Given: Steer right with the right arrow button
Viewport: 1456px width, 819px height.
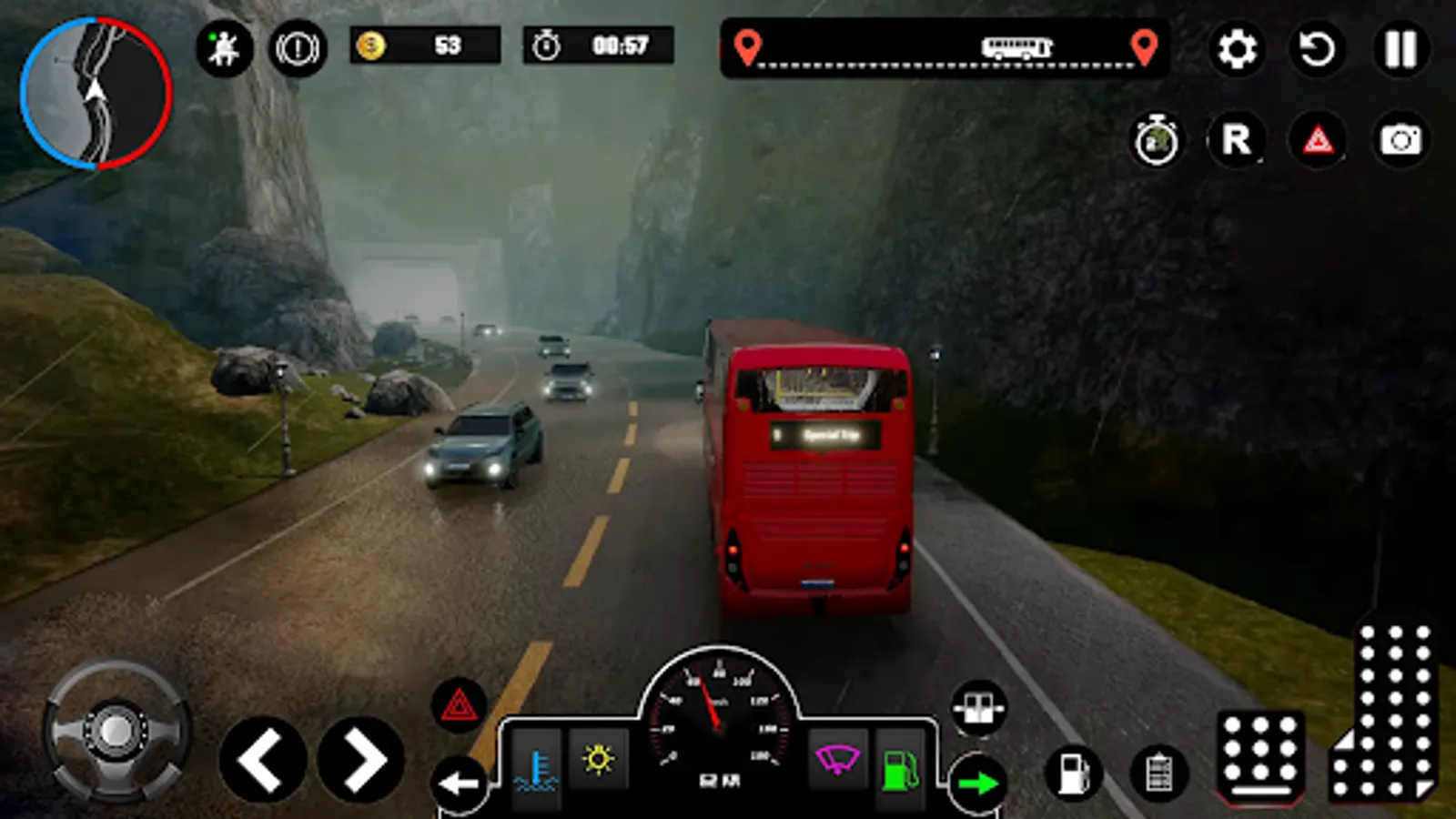Looking at the screenshot, I should pos(361,760).
